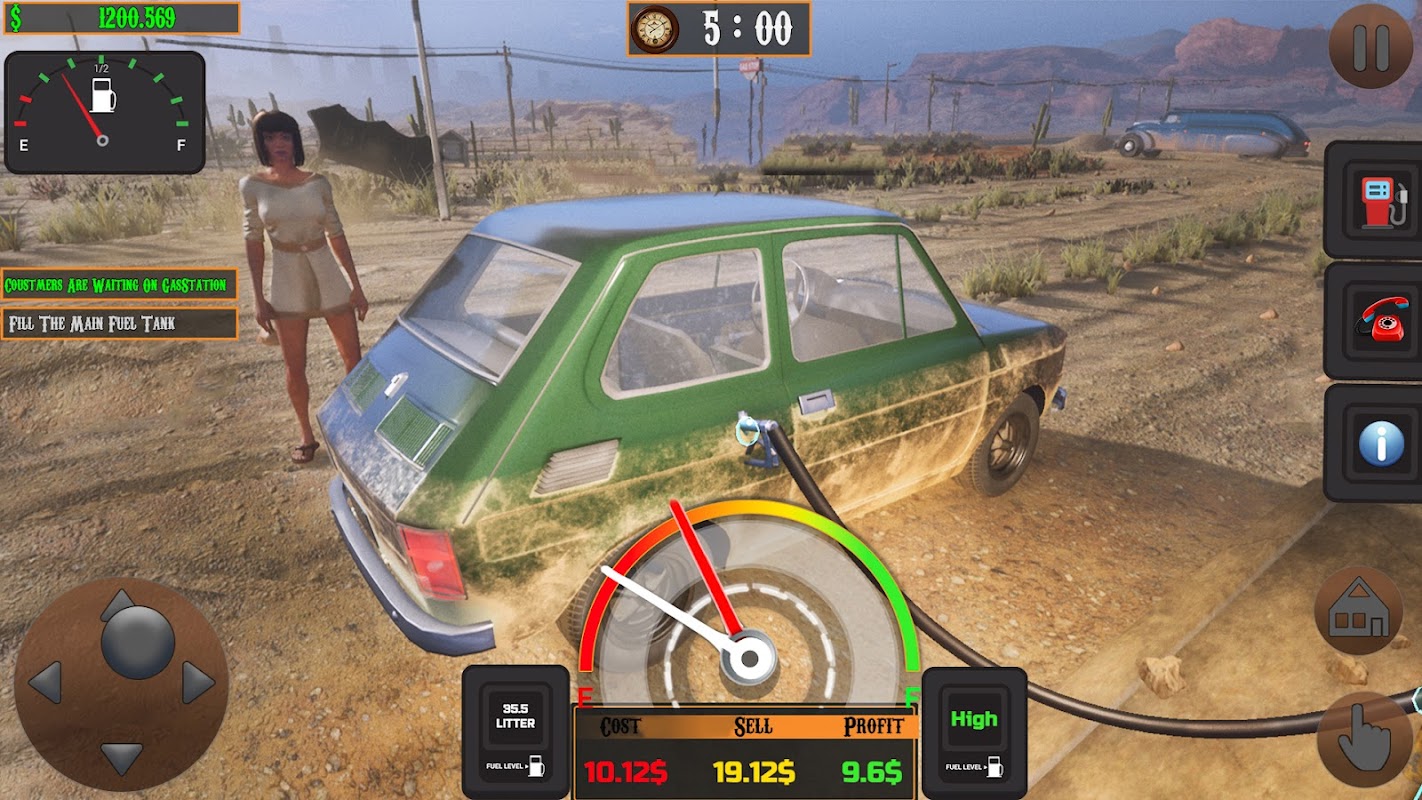Viewport: 1422px width, 800px height.
Task: Steer left with joystick left arrow
Action: pyautogui.click(x=45, y=683)
